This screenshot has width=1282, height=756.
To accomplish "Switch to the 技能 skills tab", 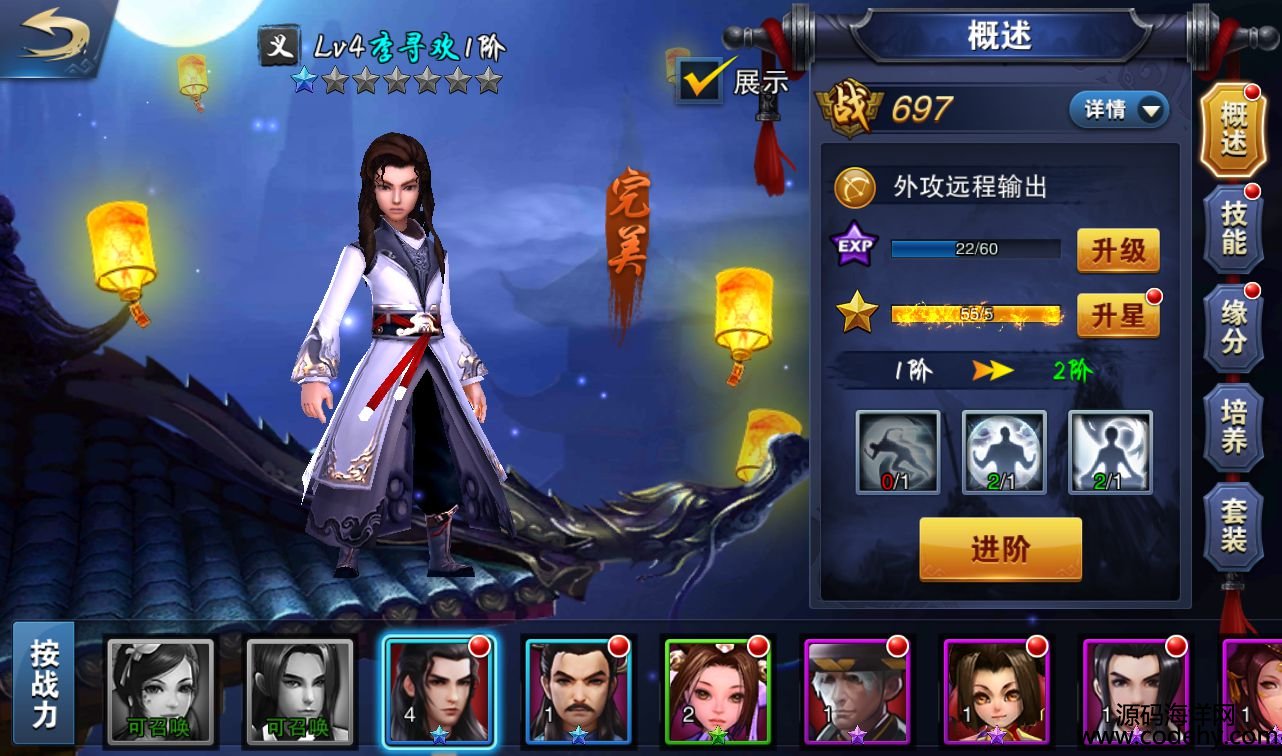I will [1234, 228].
